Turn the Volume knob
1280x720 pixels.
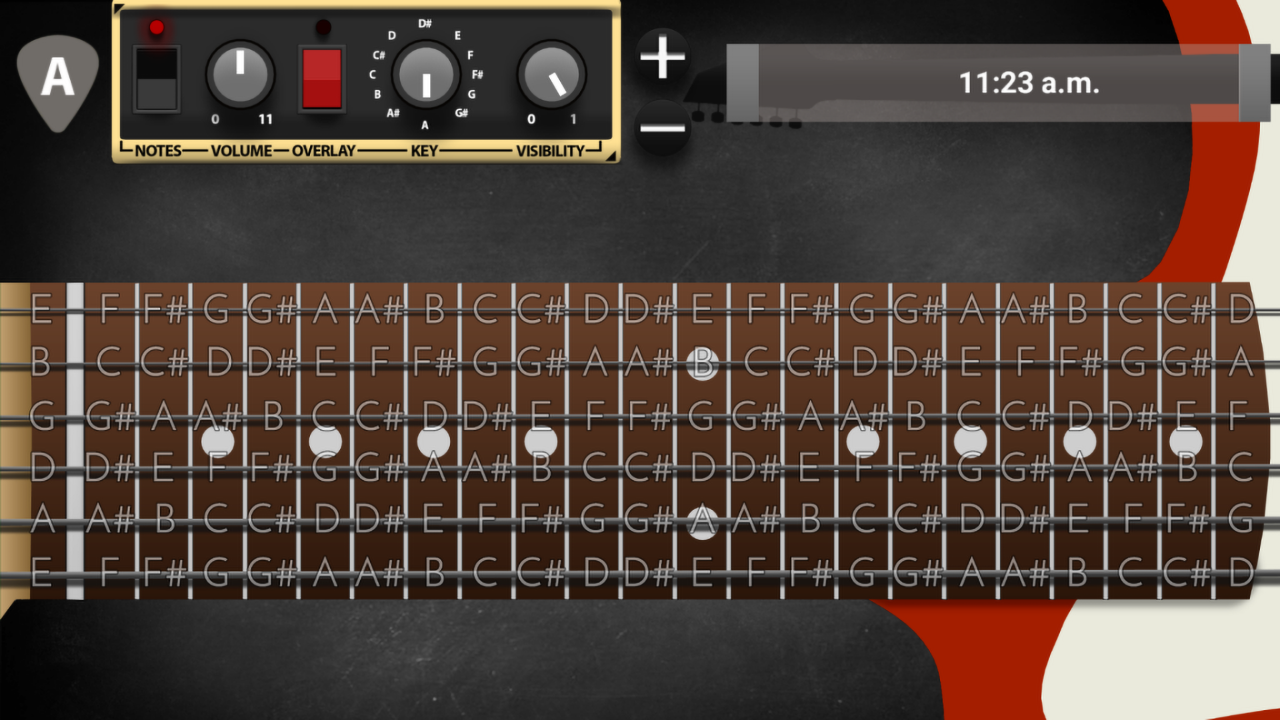[x=240, y=76]
